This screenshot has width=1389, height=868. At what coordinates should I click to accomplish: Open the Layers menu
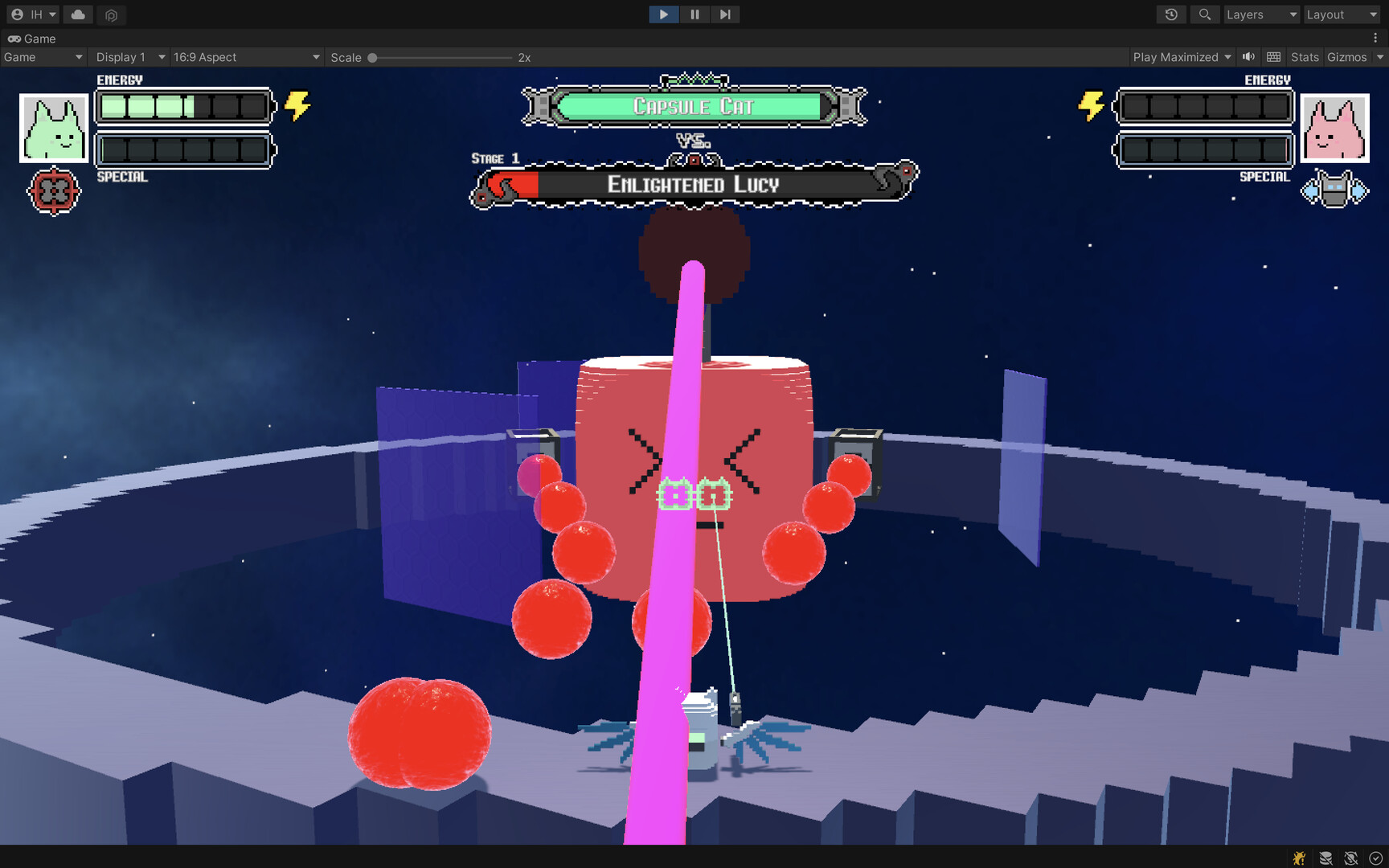(1260, 14)
